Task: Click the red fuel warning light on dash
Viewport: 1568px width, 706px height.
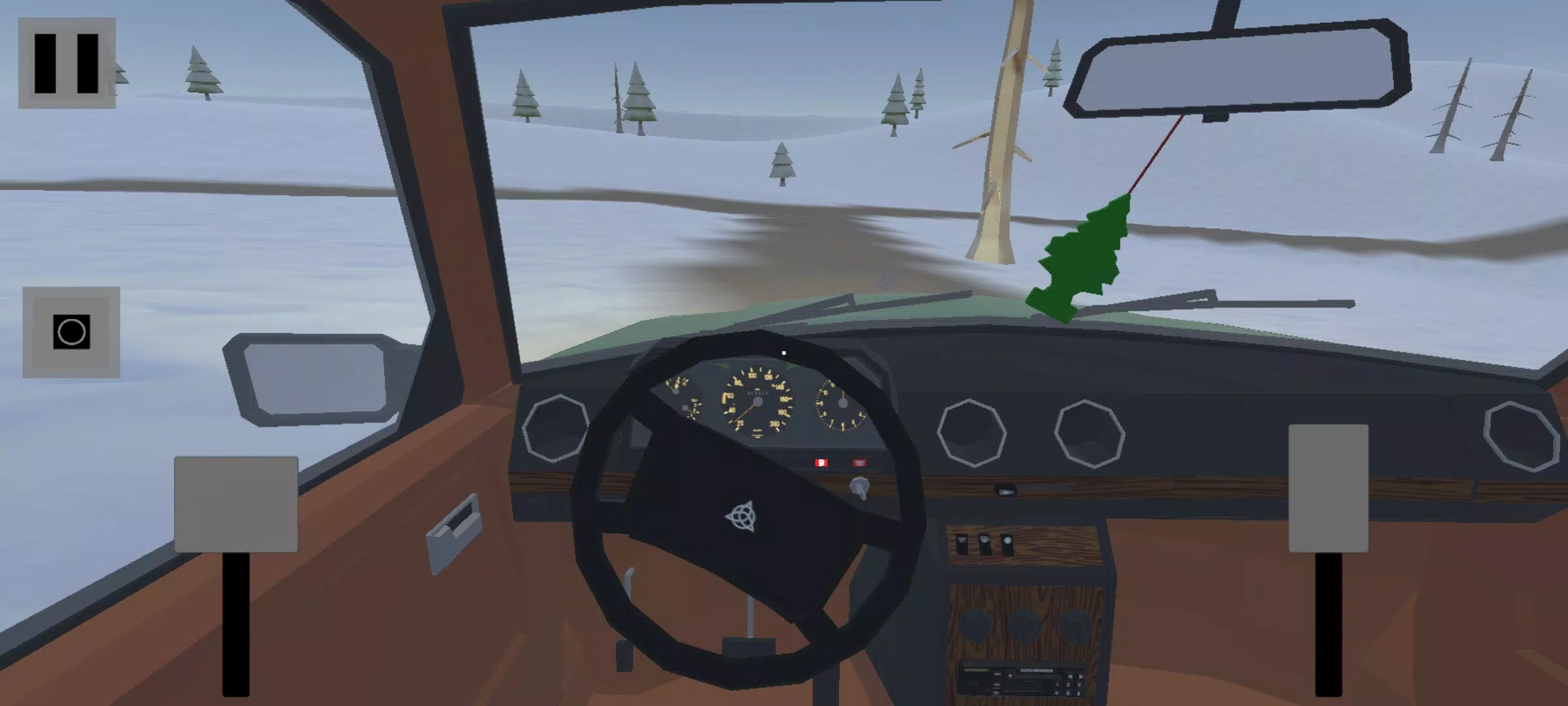Action: coord(821,463)
